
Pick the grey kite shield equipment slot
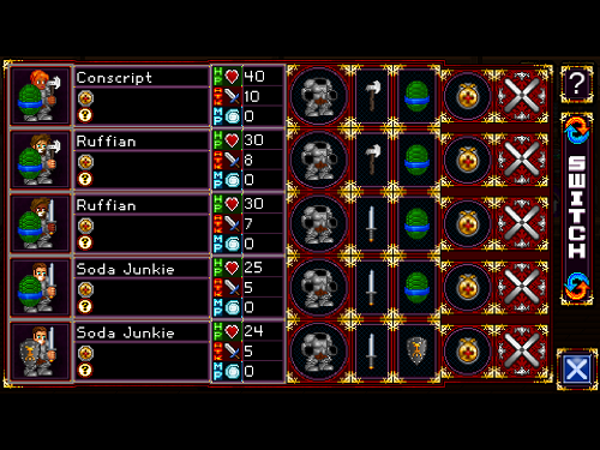tap(414, 351)
